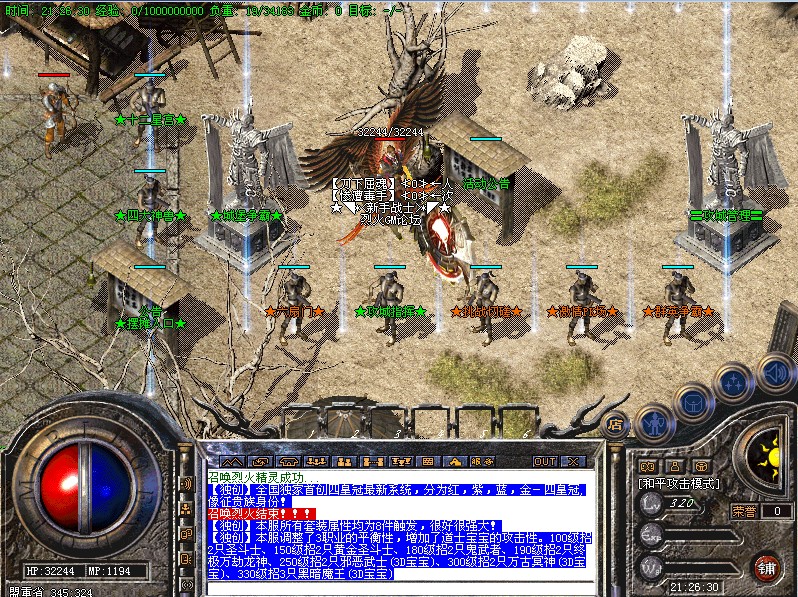Toggle the round speaker sound button
The image size is (798, 597).
point(774,374)
